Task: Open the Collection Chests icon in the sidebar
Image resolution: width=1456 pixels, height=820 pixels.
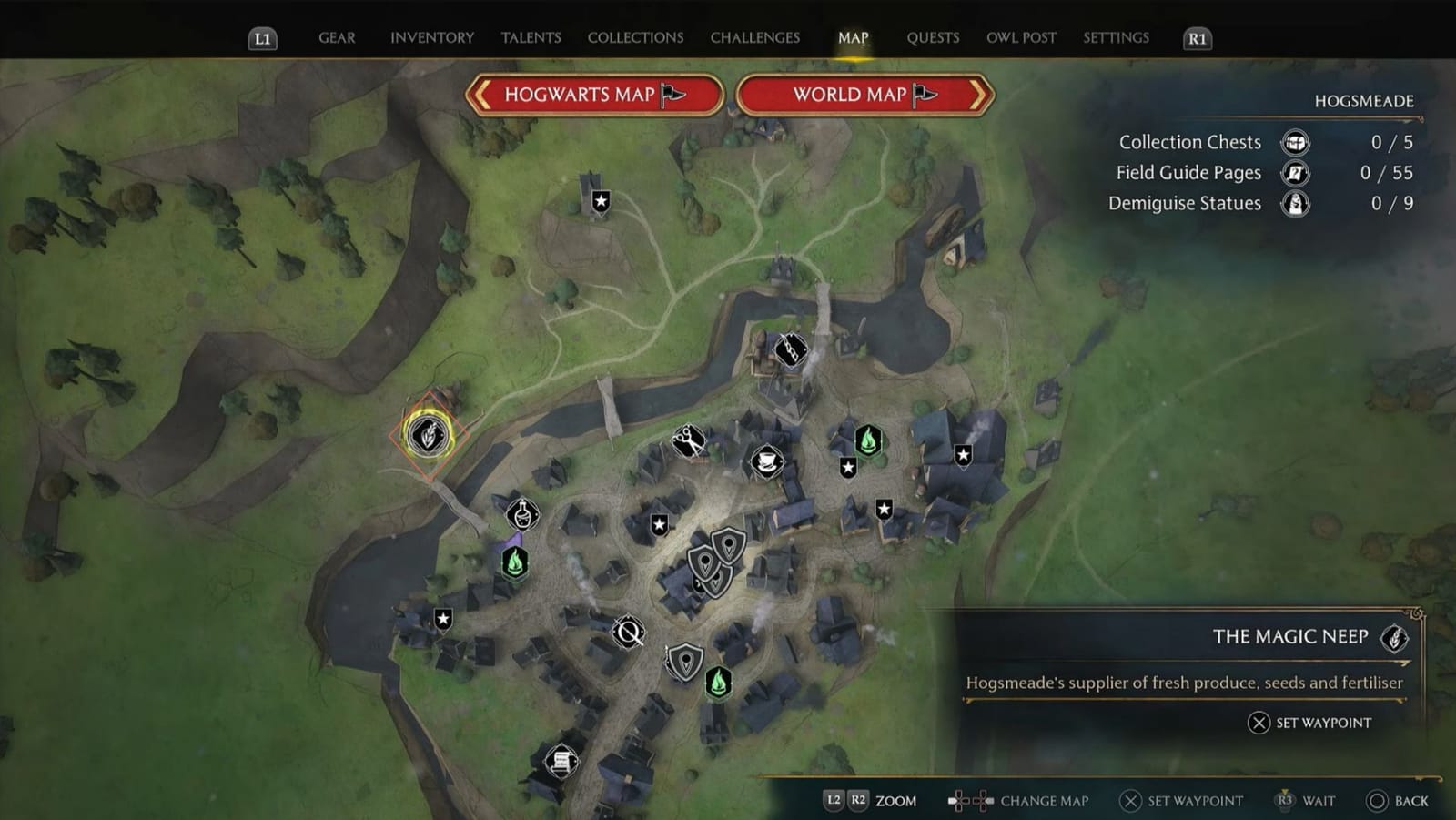Action: (x=1295, y=142)
